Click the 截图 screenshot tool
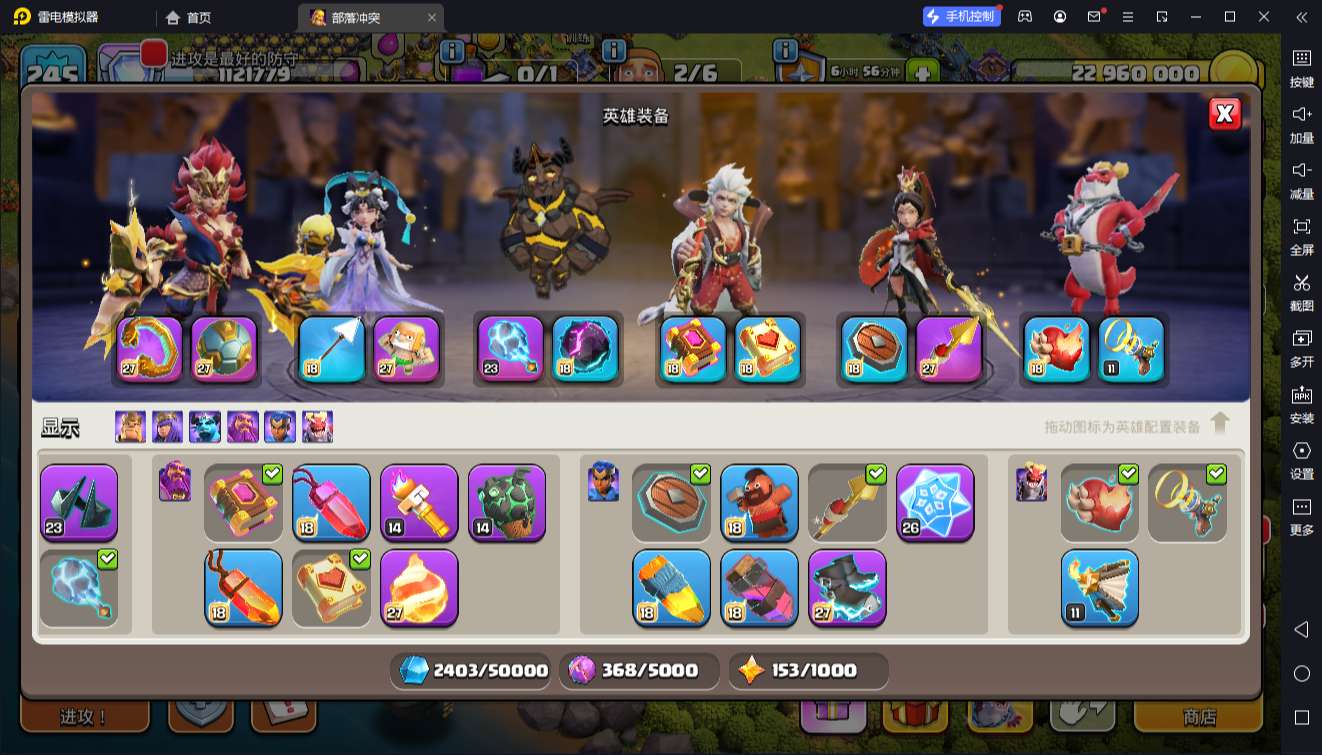Viewport: 1322px width, 755px height. 1301,290
